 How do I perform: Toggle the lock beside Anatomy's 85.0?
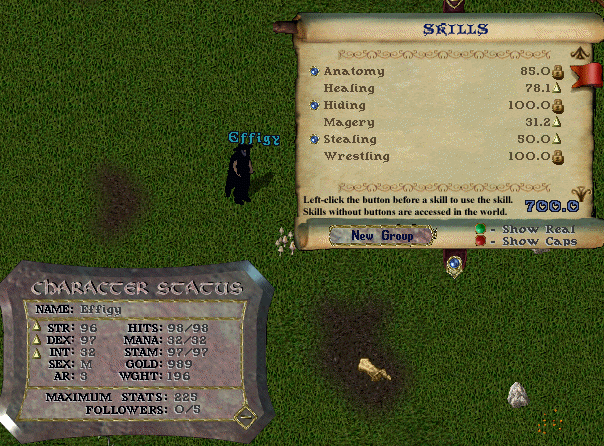[558, 72]
